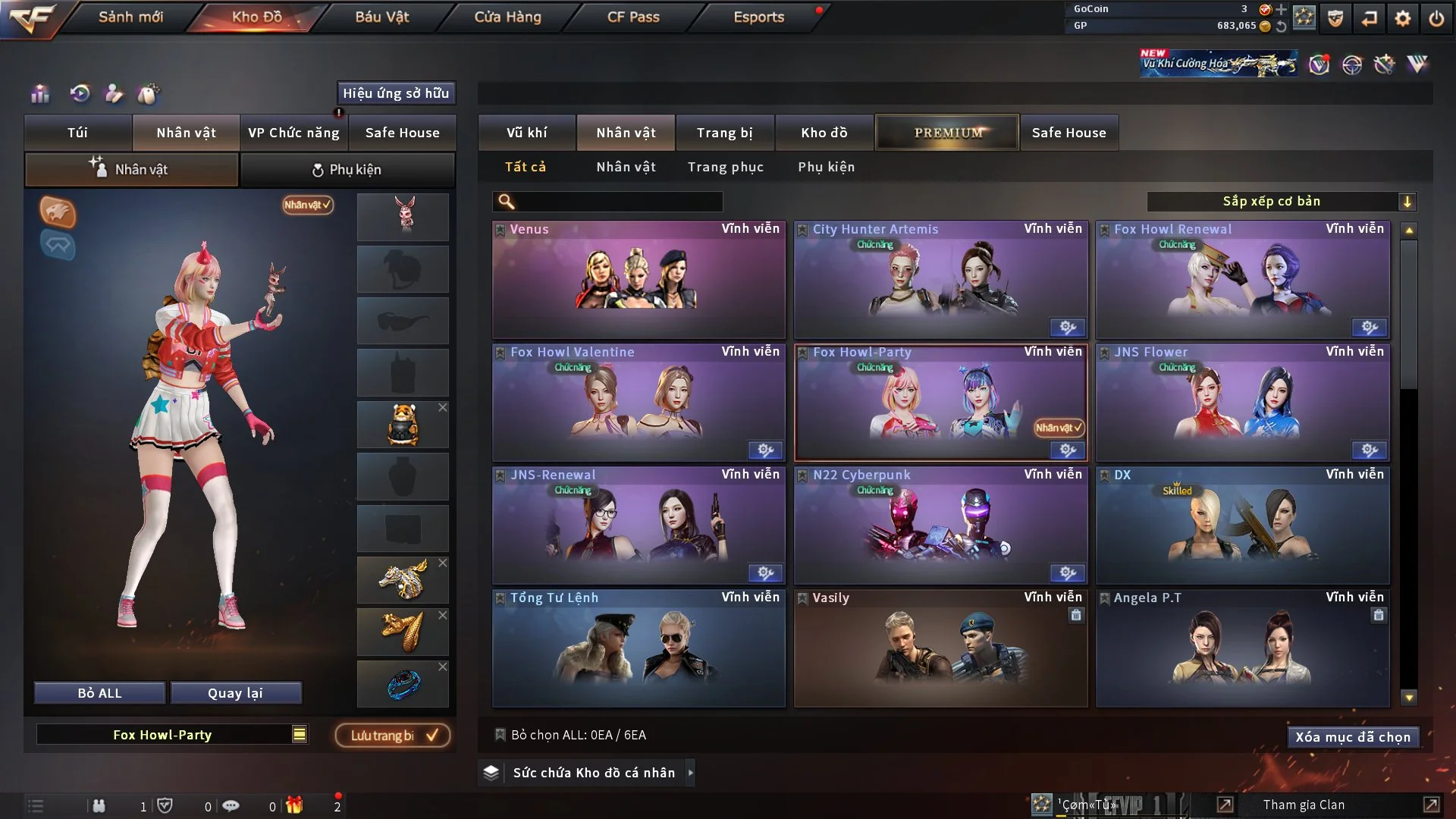Screen dimensions: 1456x819
Task: Open the chat bubble icon in bottom bar
Action: click(x=232, y=805)
